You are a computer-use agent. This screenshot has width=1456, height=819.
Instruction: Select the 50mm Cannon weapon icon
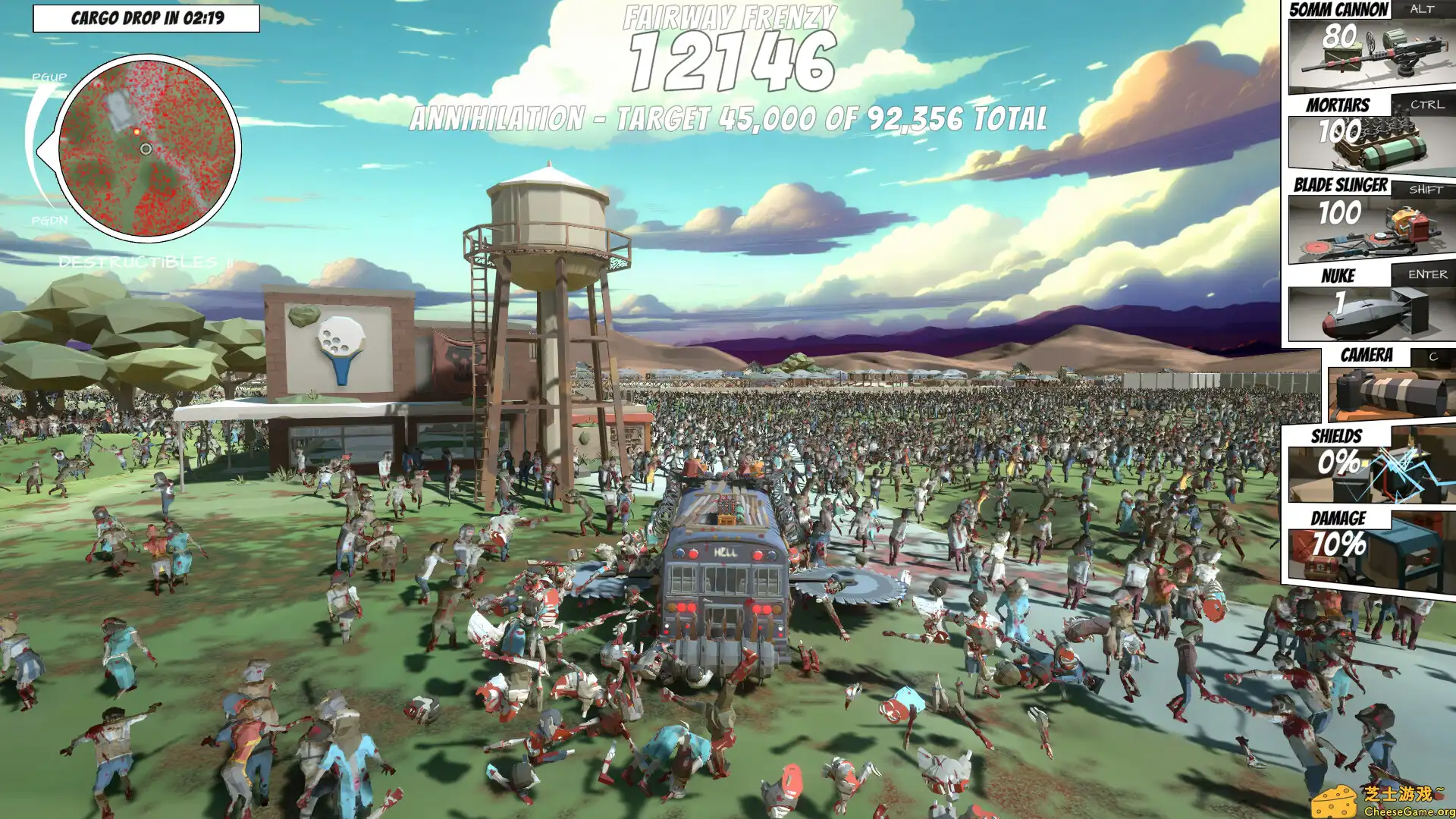coord(1373,57)
